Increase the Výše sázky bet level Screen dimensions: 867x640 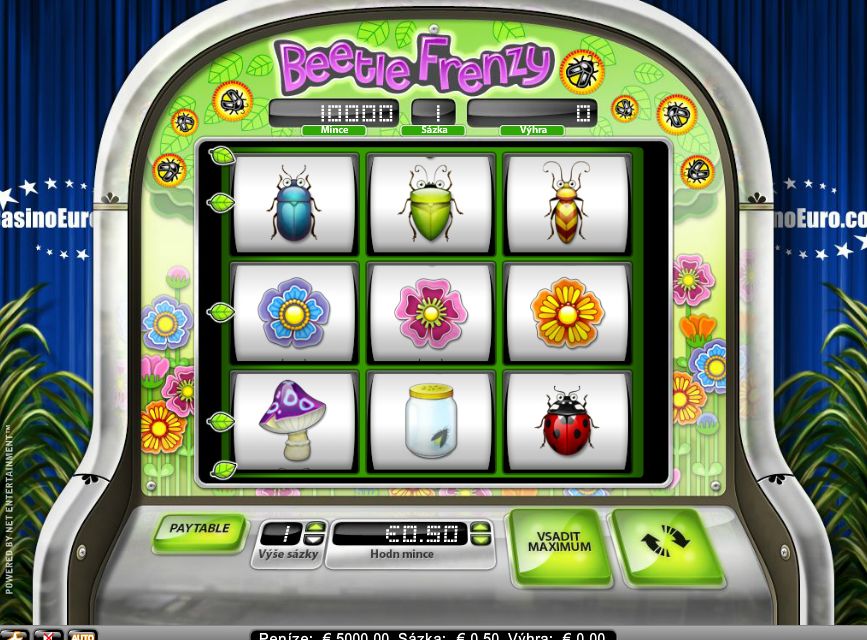click(x=315, y=527)
